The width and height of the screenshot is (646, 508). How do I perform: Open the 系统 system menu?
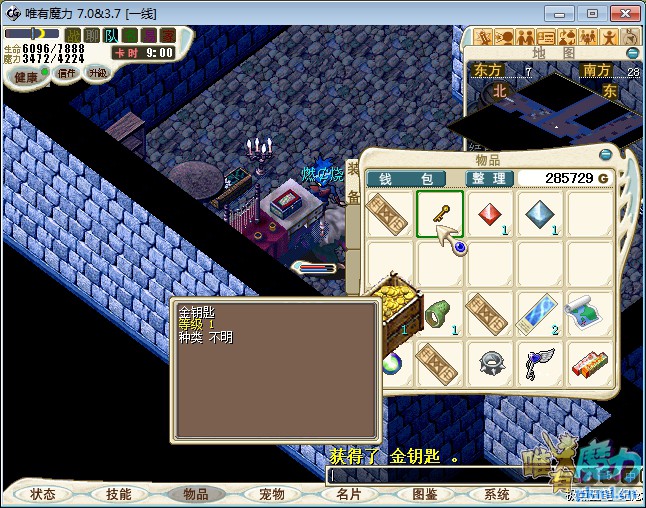click(x=497, y=494)
